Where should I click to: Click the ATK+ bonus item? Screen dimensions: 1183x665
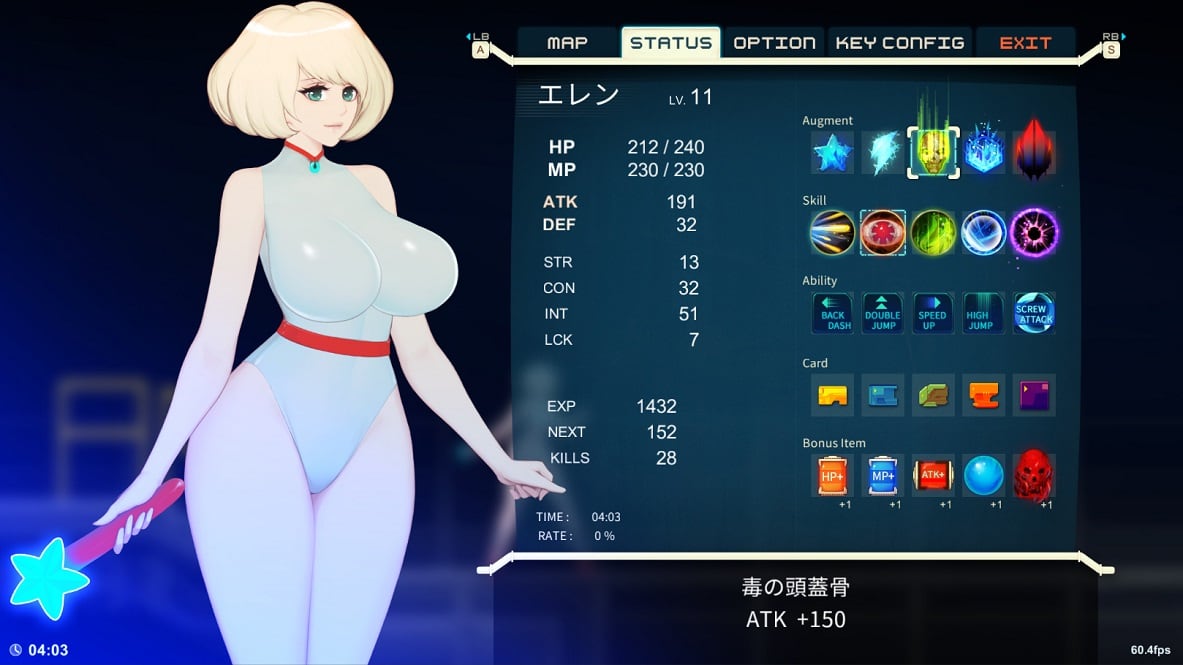point(933,476)
